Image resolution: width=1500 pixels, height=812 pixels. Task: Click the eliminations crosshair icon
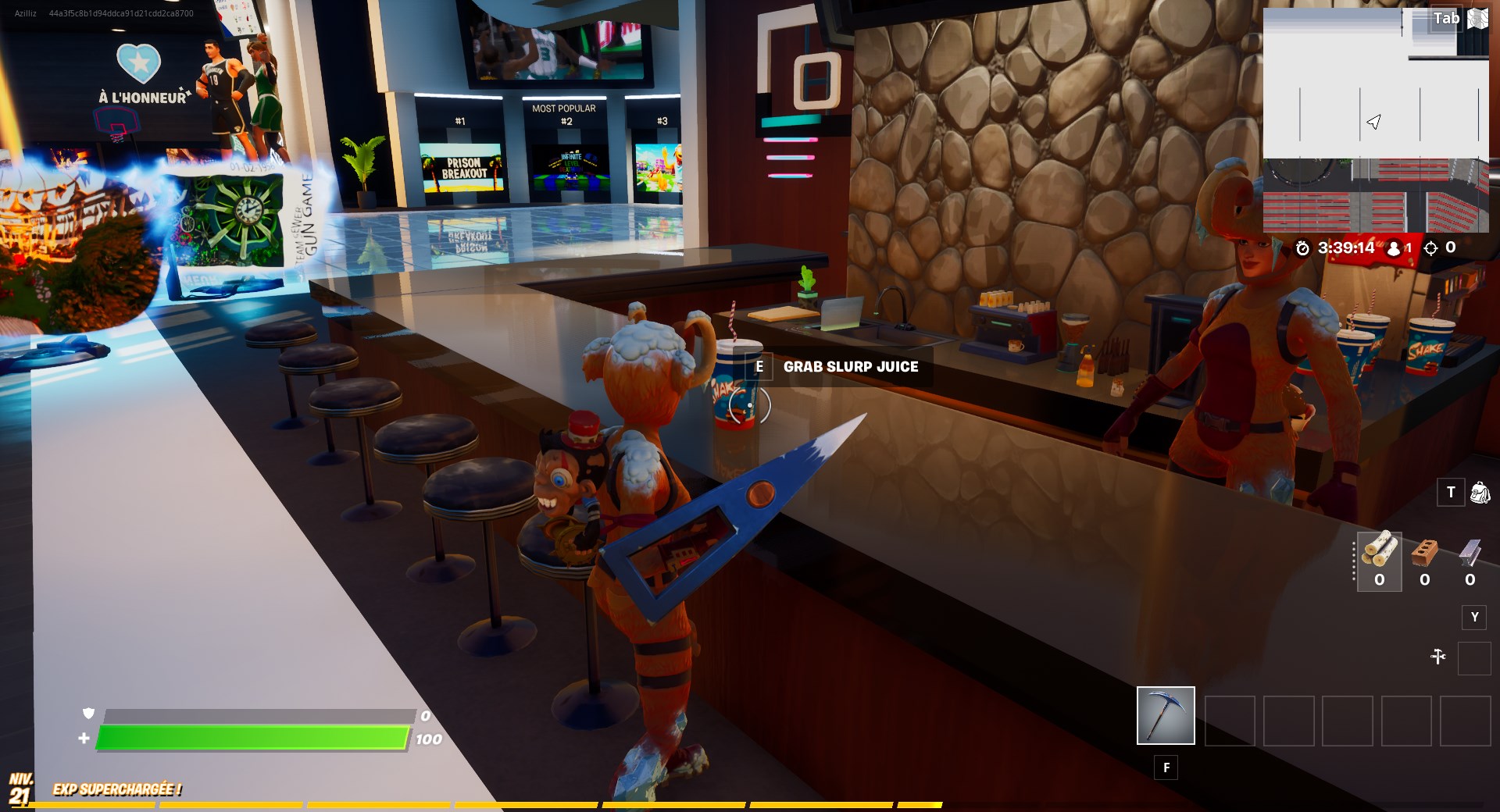1433,248
